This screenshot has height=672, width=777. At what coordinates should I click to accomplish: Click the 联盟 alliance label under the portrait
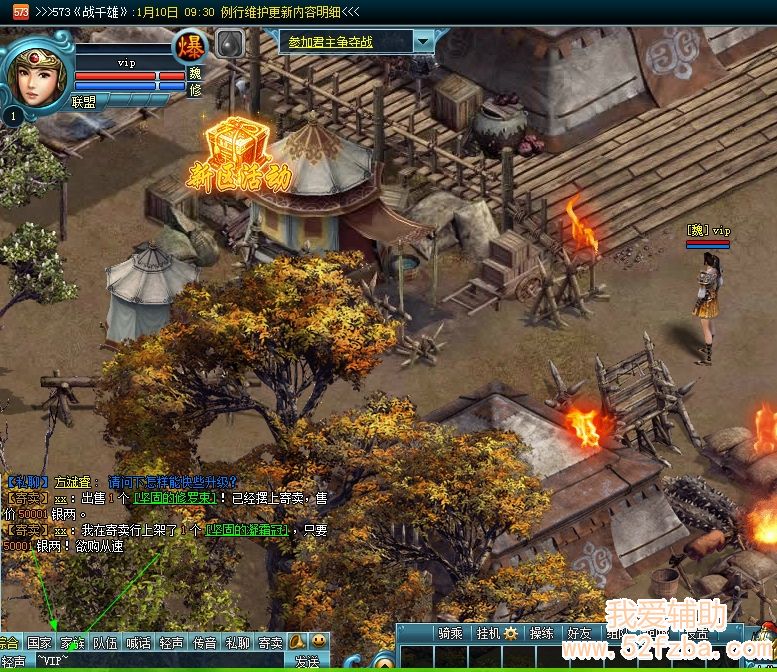[x=84, y=101]
